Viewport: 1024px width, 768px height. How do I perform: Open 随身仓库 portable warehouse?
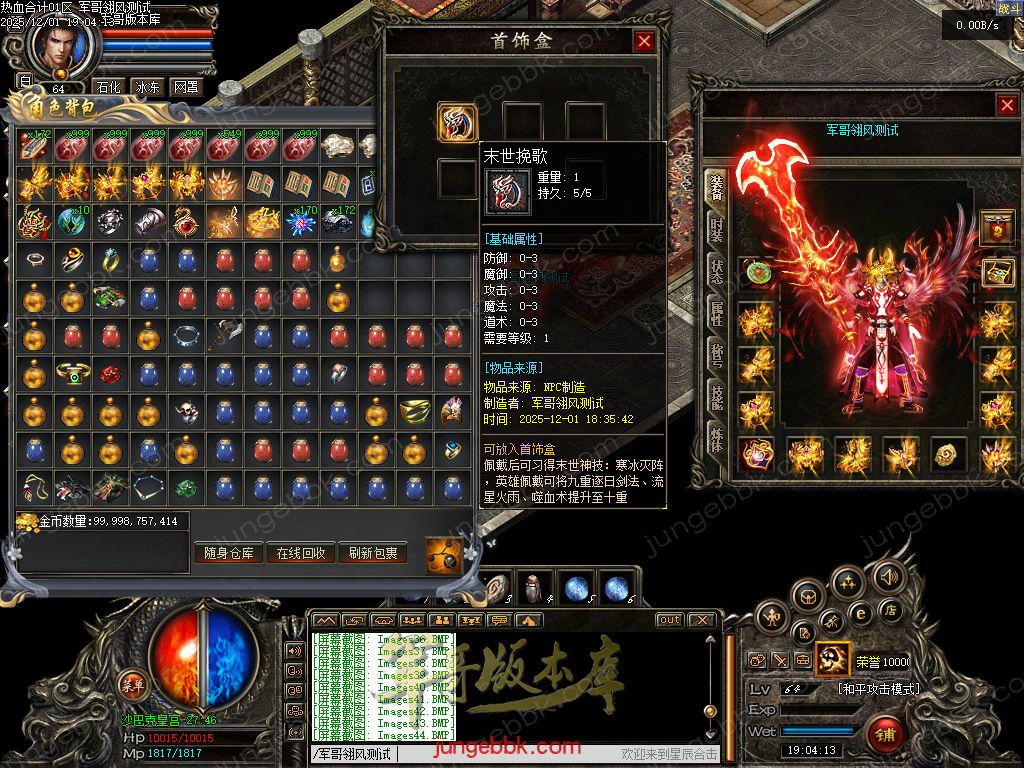(x=229, y=553)
